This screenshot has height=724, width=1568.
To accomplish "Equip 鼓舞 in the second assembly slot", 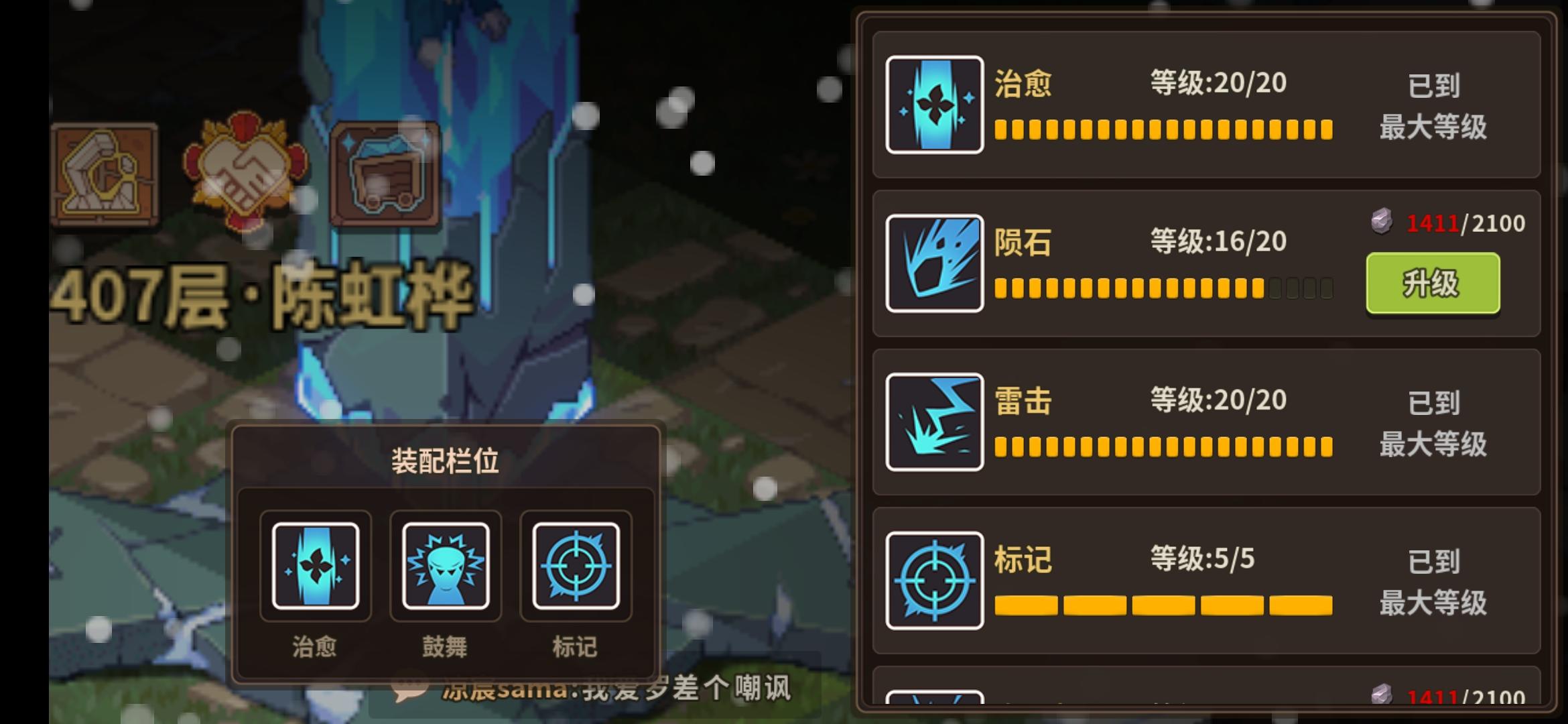I will pyautogui.click(x=445, y=565).
